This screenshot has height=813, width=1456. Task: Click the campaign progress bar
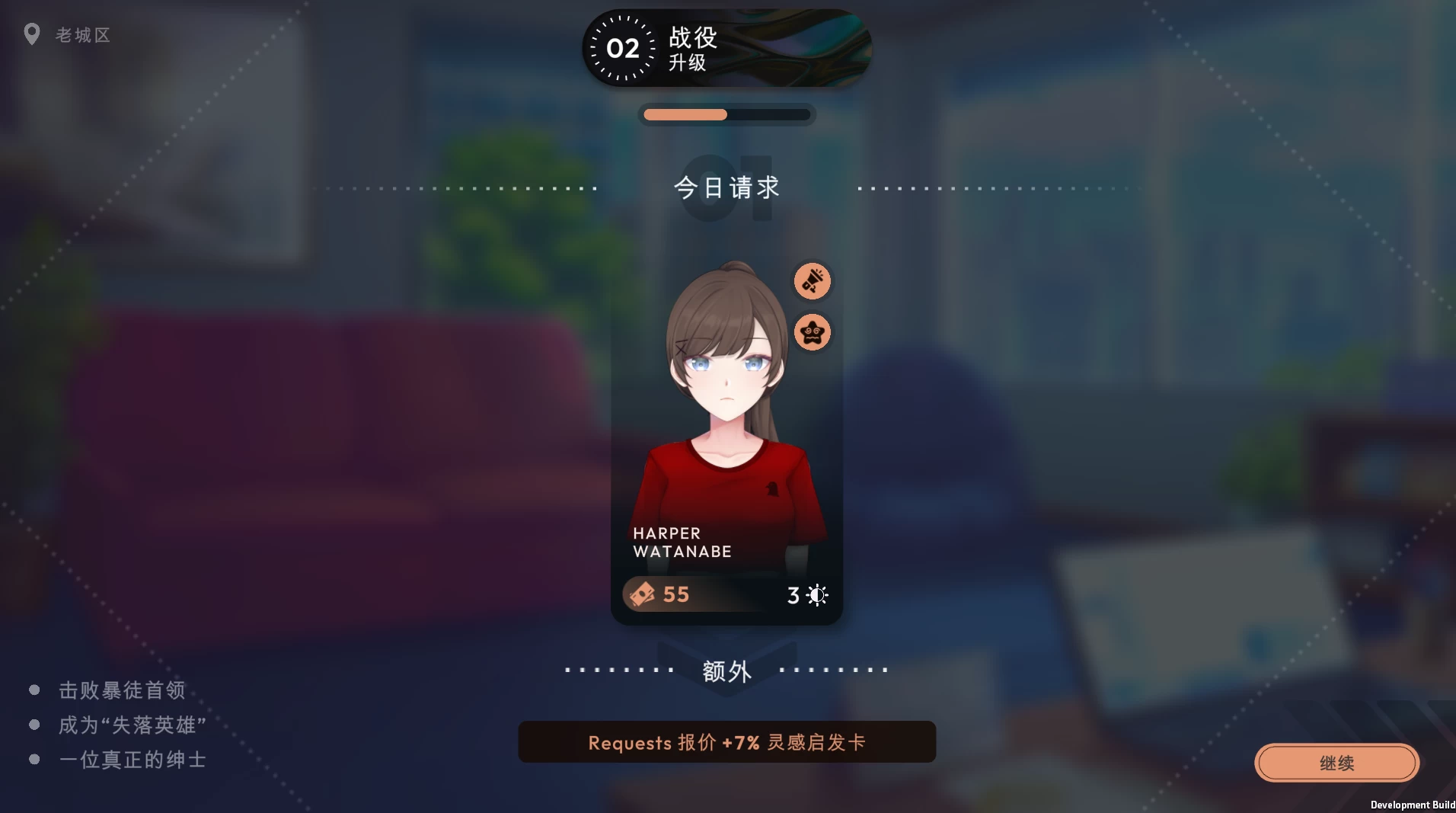click(726, 114)
